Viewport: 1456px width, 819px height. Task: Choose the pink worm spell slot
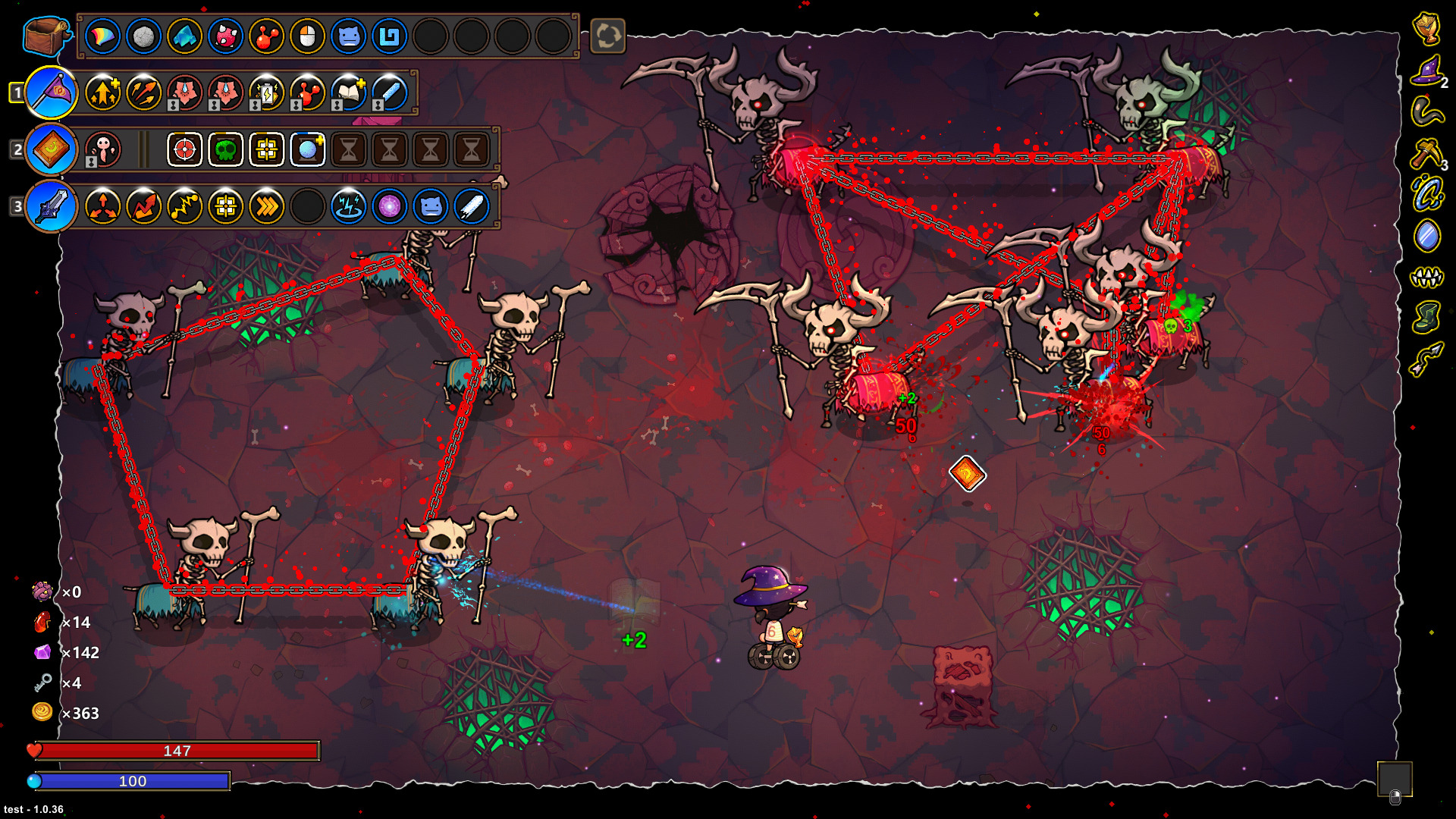[x=102, y=149]
